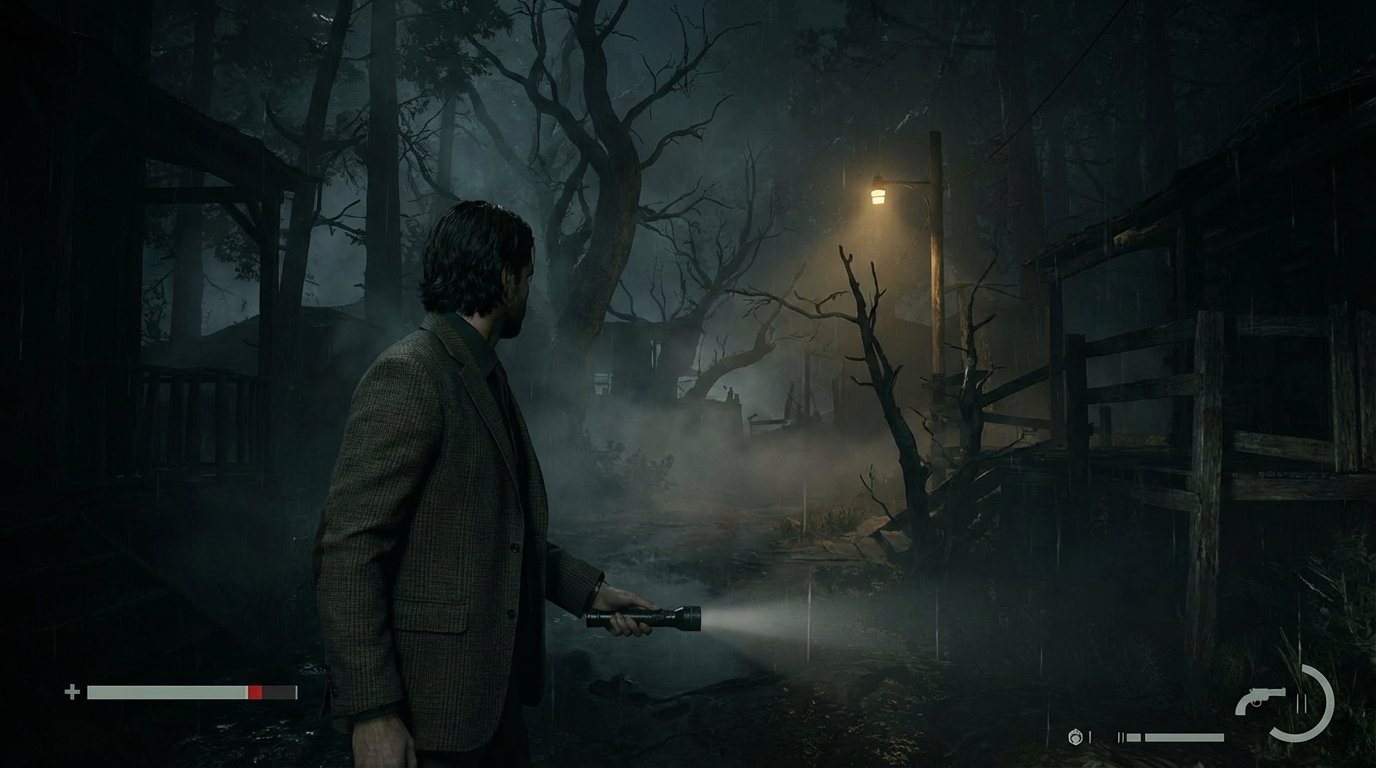Click the red segment of the health bar
The height and width of the screenshot is (768, 1376).
point(253,691)
